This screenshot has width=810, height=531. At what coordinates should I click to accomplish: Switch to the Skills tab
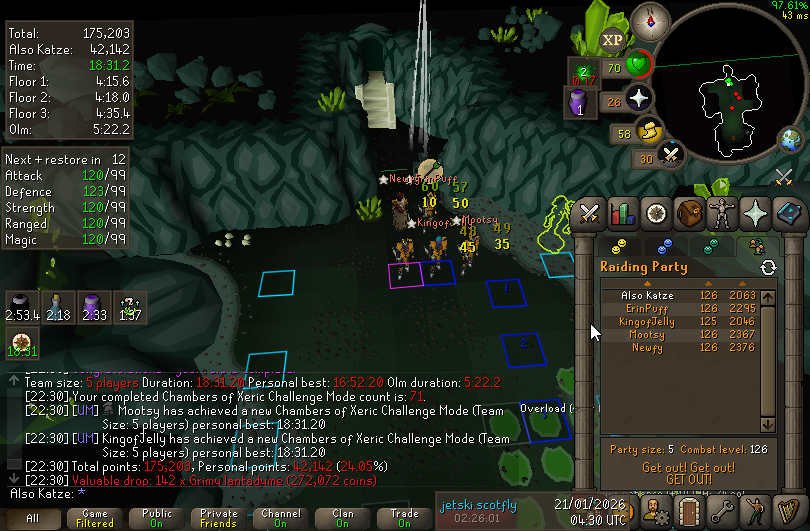tap(623, 213)
